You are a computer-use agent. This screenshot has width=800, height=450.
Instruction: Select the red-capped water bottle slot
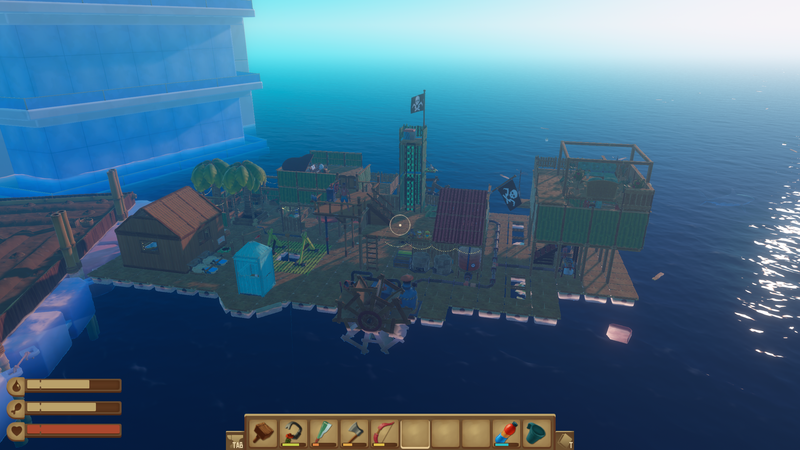pyautogui.click(x=507, y=432)
